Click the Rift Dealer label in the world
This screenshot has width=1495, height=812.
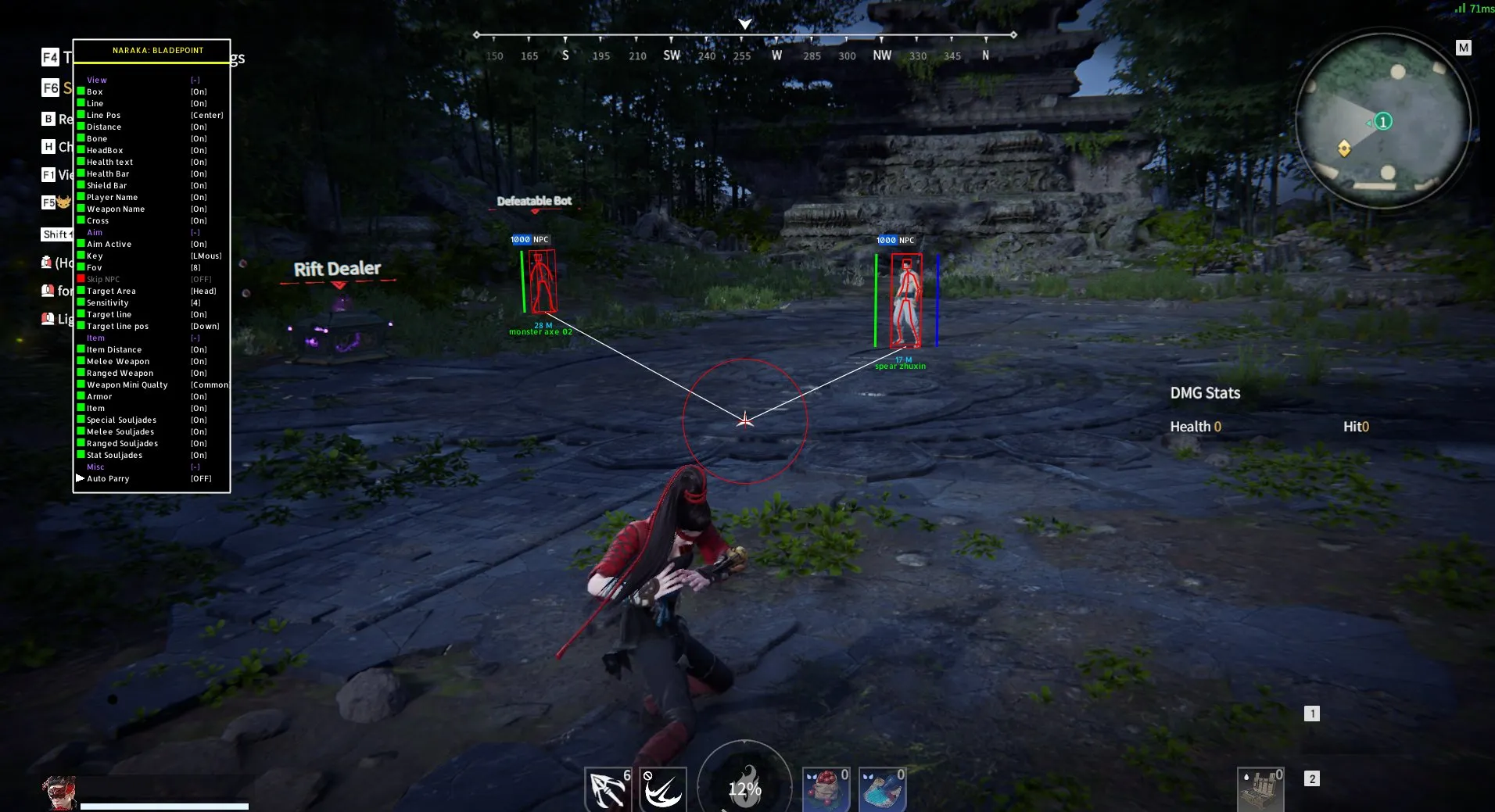pos(338,268)
